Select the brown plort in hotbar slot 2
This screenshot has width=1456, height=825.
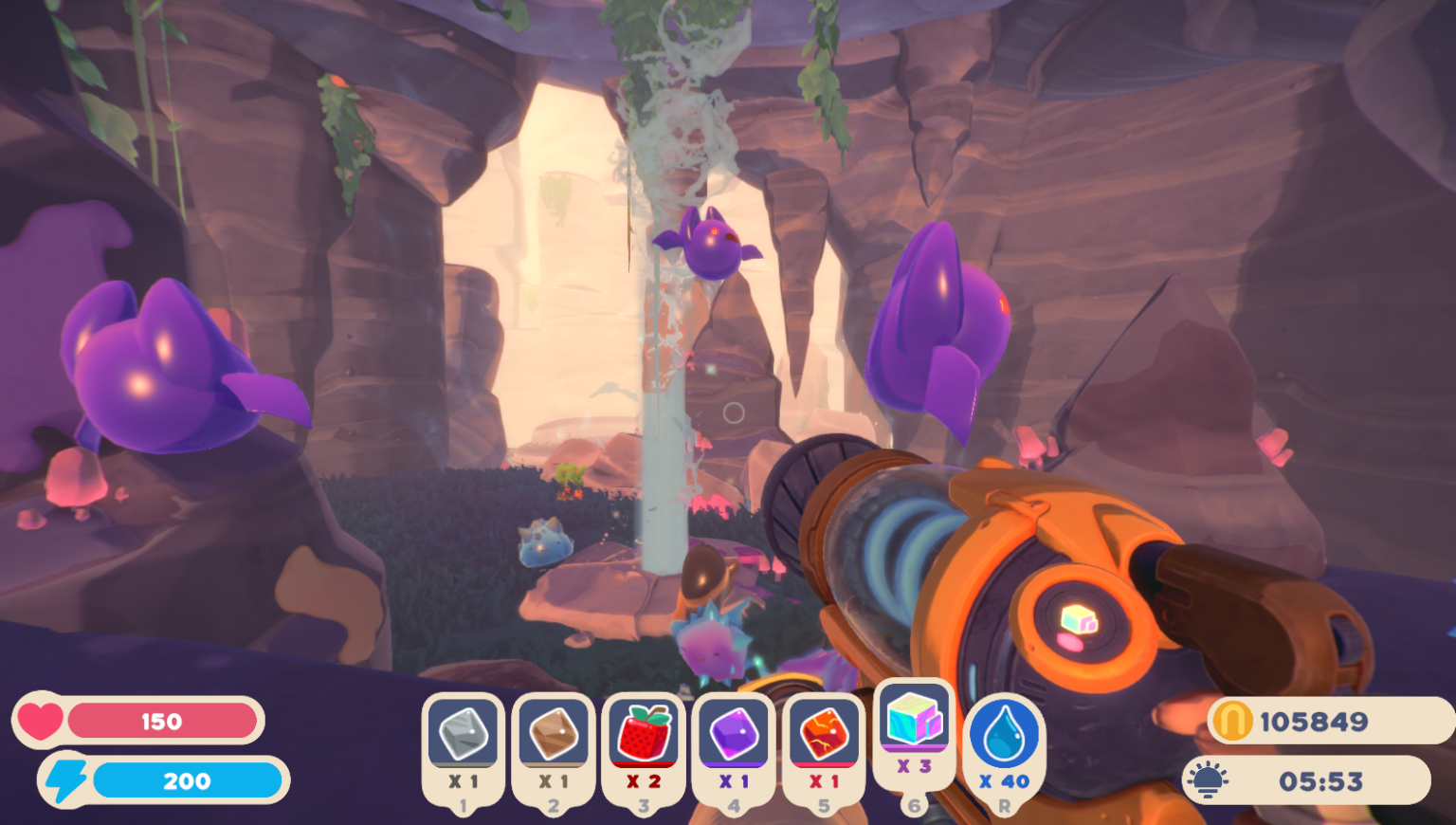click(x=554, y=735)
